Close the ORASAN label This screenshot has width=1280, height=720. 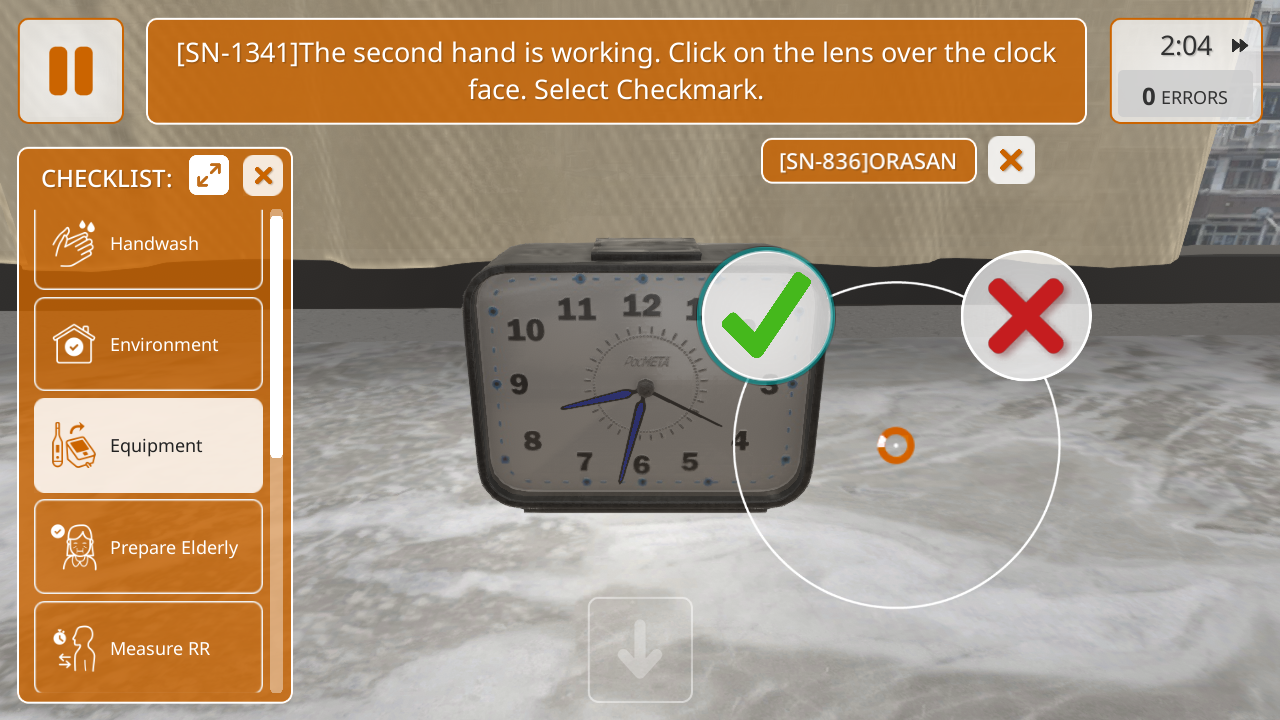[x=1011, y=160]
